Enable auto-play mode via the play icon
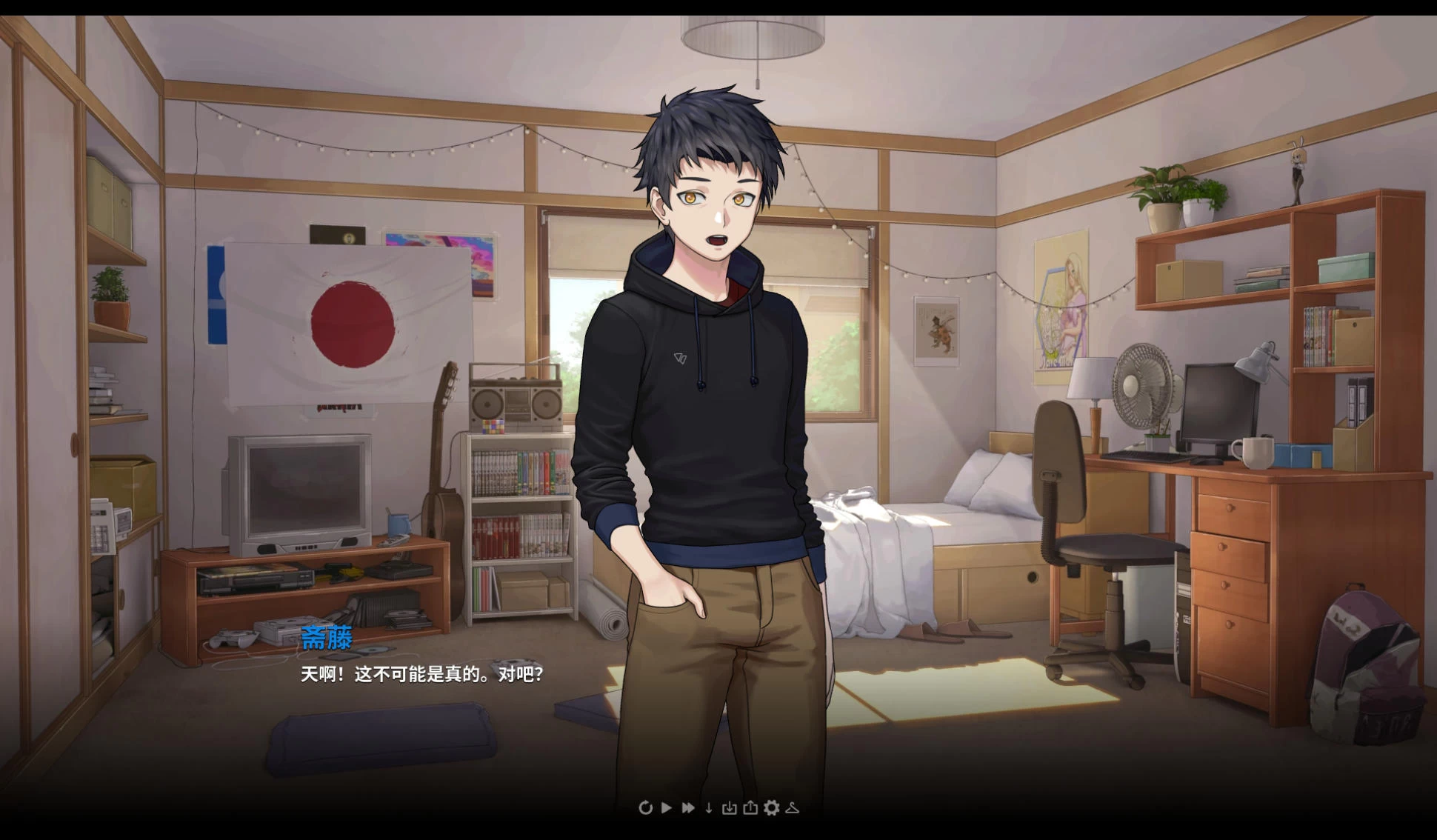This screenshot has height=840, width=1437. pyautogui.click(x=667, y=808)
